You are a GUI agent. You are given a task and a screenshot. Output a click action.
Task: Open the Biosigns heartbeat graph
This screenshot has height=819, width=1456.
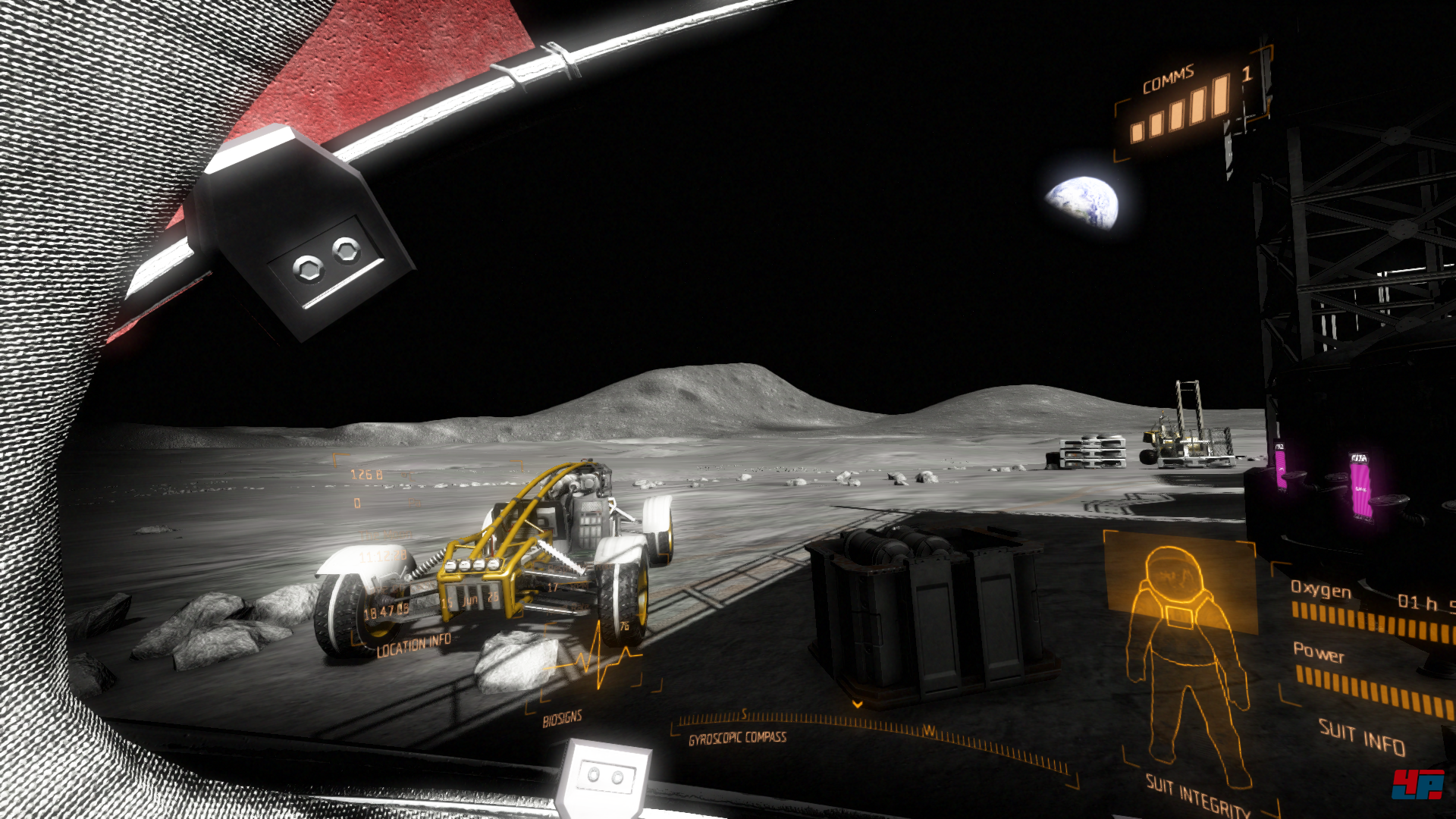pyautogui.click(x=597, y=660)
